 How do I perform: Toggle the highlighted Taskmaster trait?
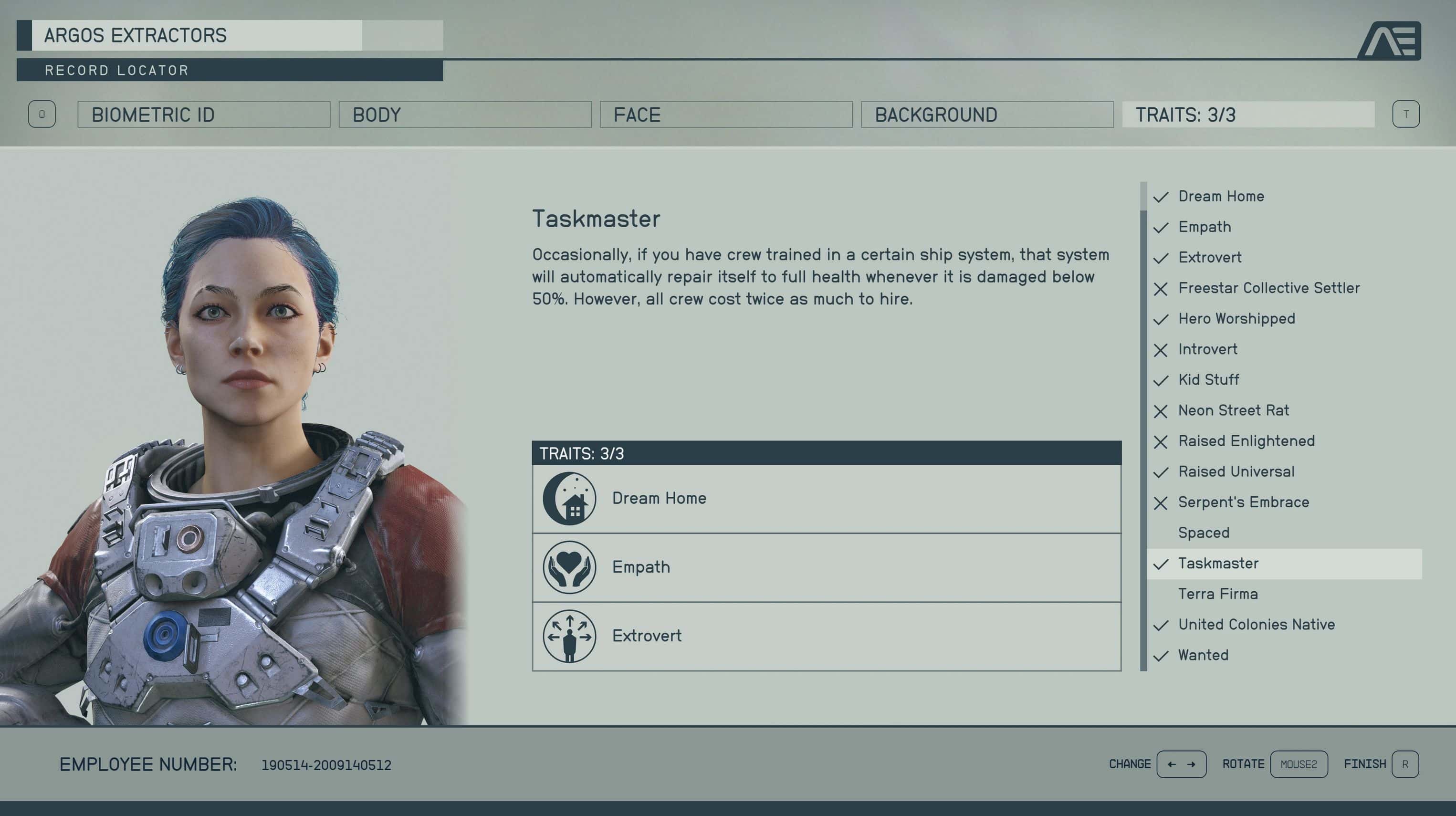click(x=1218, y=564)
